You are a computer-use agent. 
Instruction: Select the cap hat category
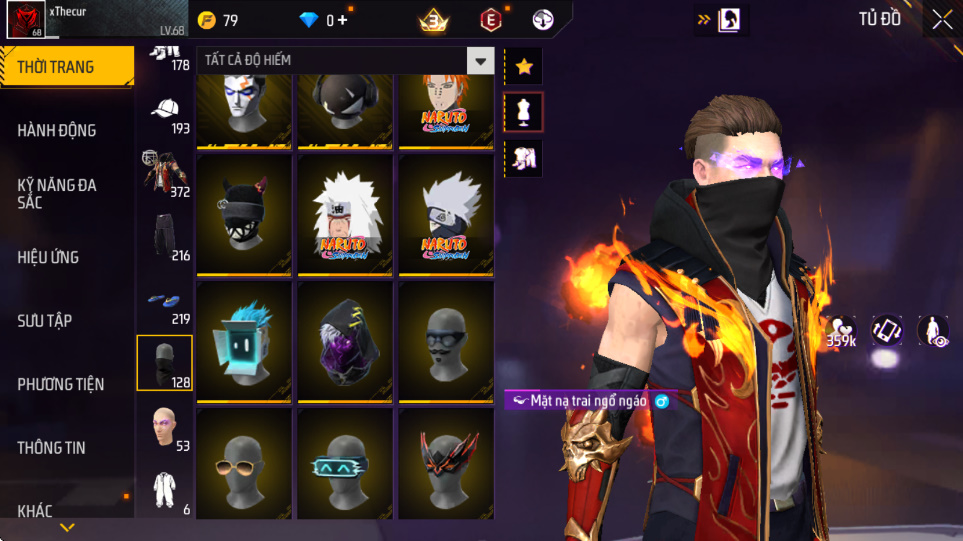tap(165, 112)
